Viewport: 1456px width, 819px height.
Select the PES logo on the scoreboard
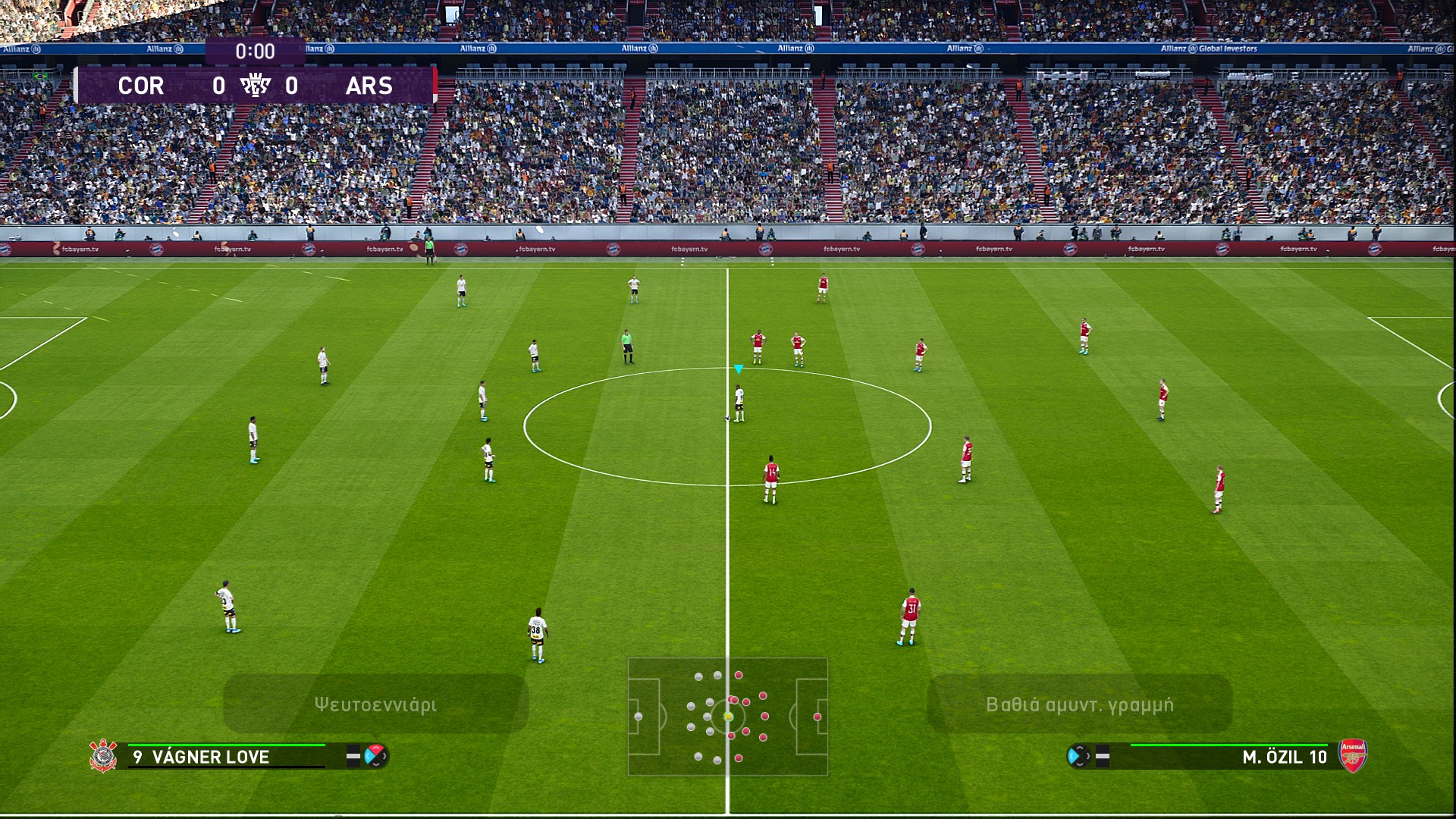point(256,86)
